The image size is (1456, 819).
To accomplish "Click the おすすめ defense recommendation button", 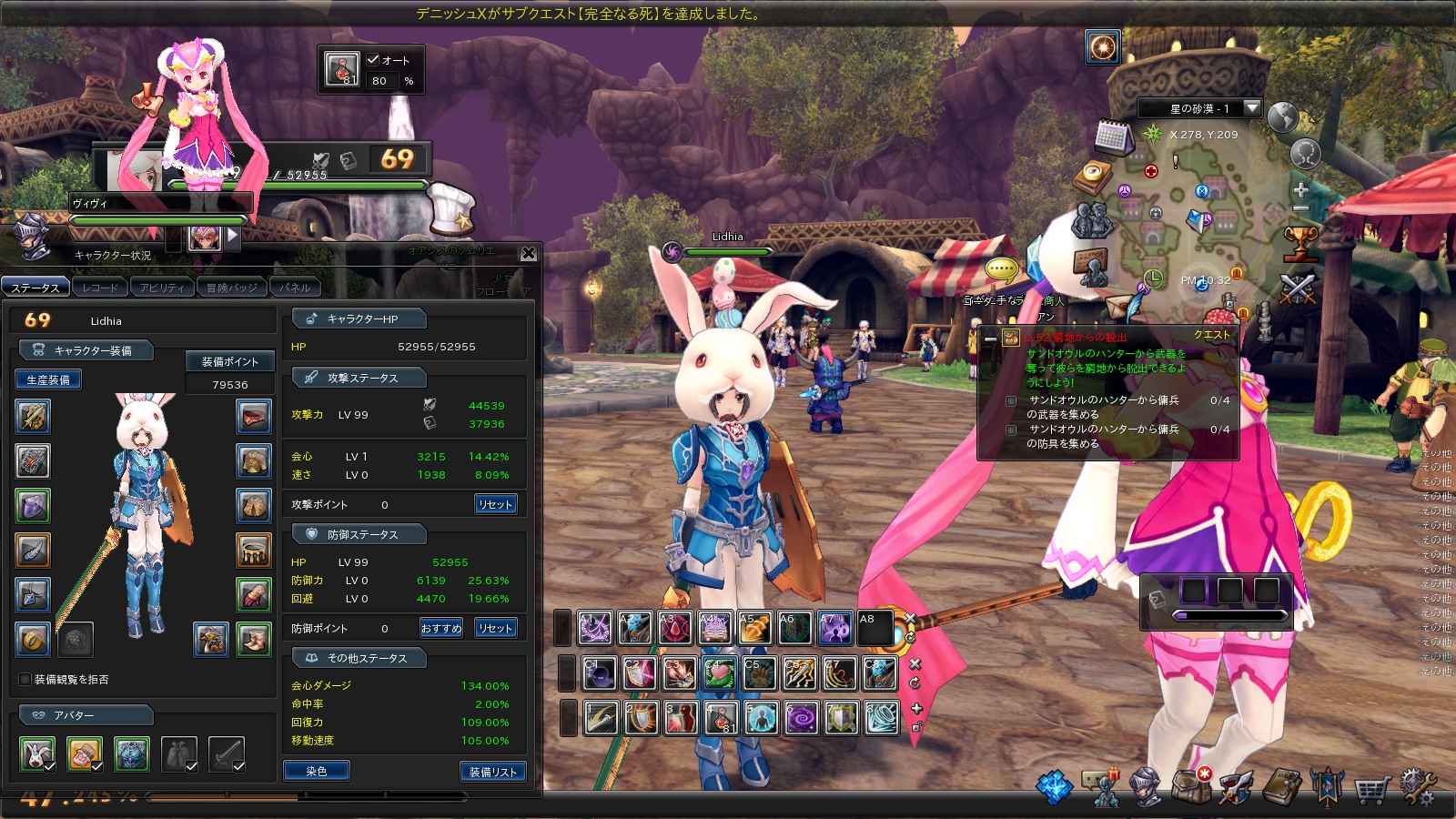I will (x=441, y=628).
